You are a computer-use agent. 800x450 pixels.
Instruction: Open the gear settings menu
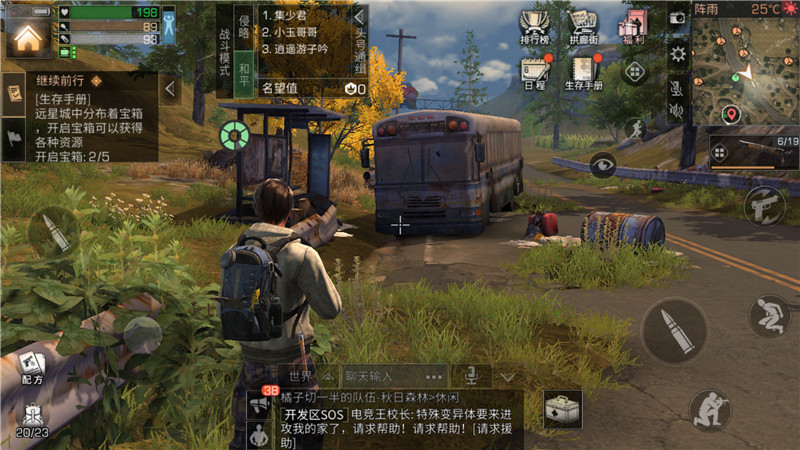678,54
